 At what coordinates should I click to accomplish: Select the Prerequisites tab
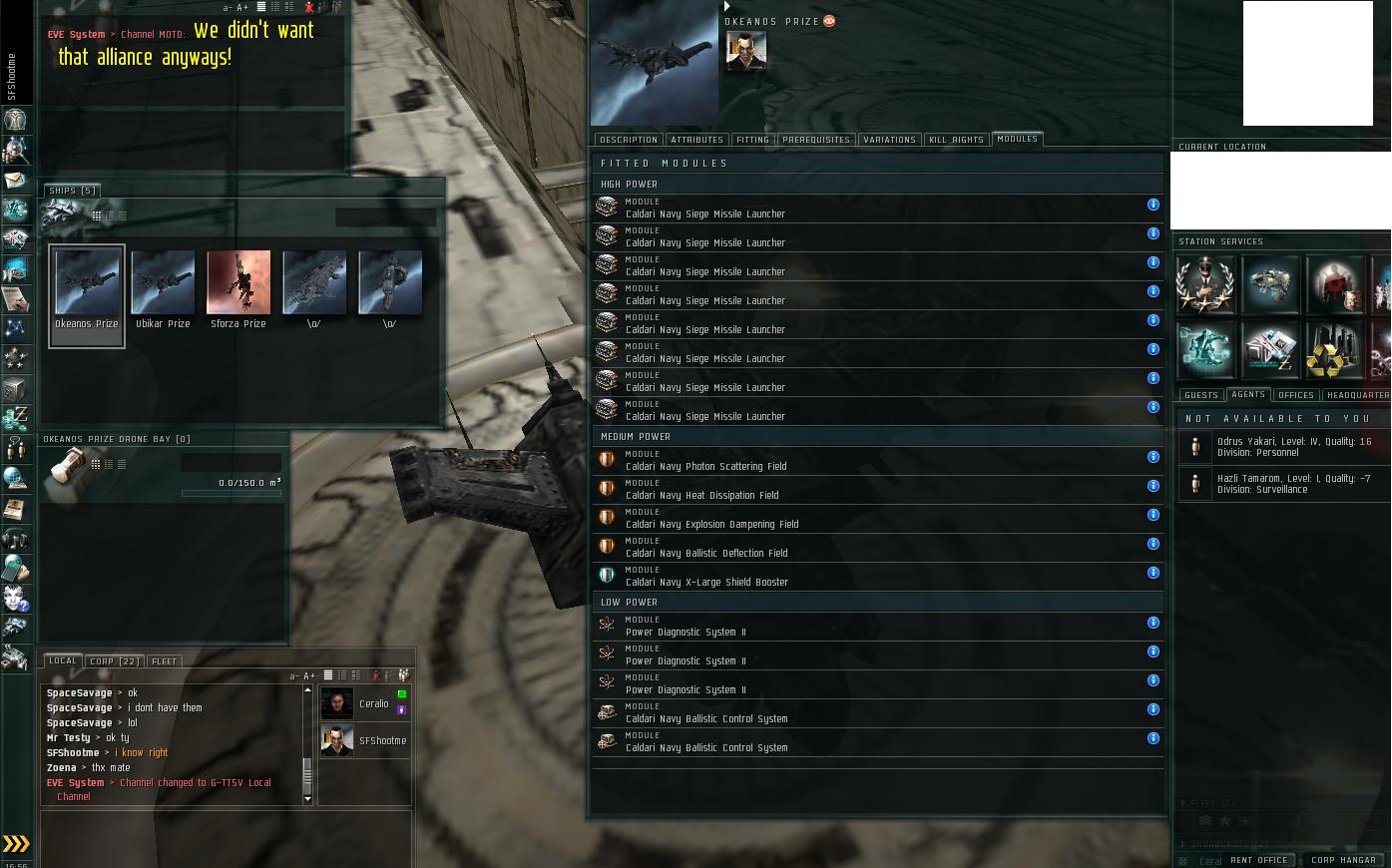816,140
